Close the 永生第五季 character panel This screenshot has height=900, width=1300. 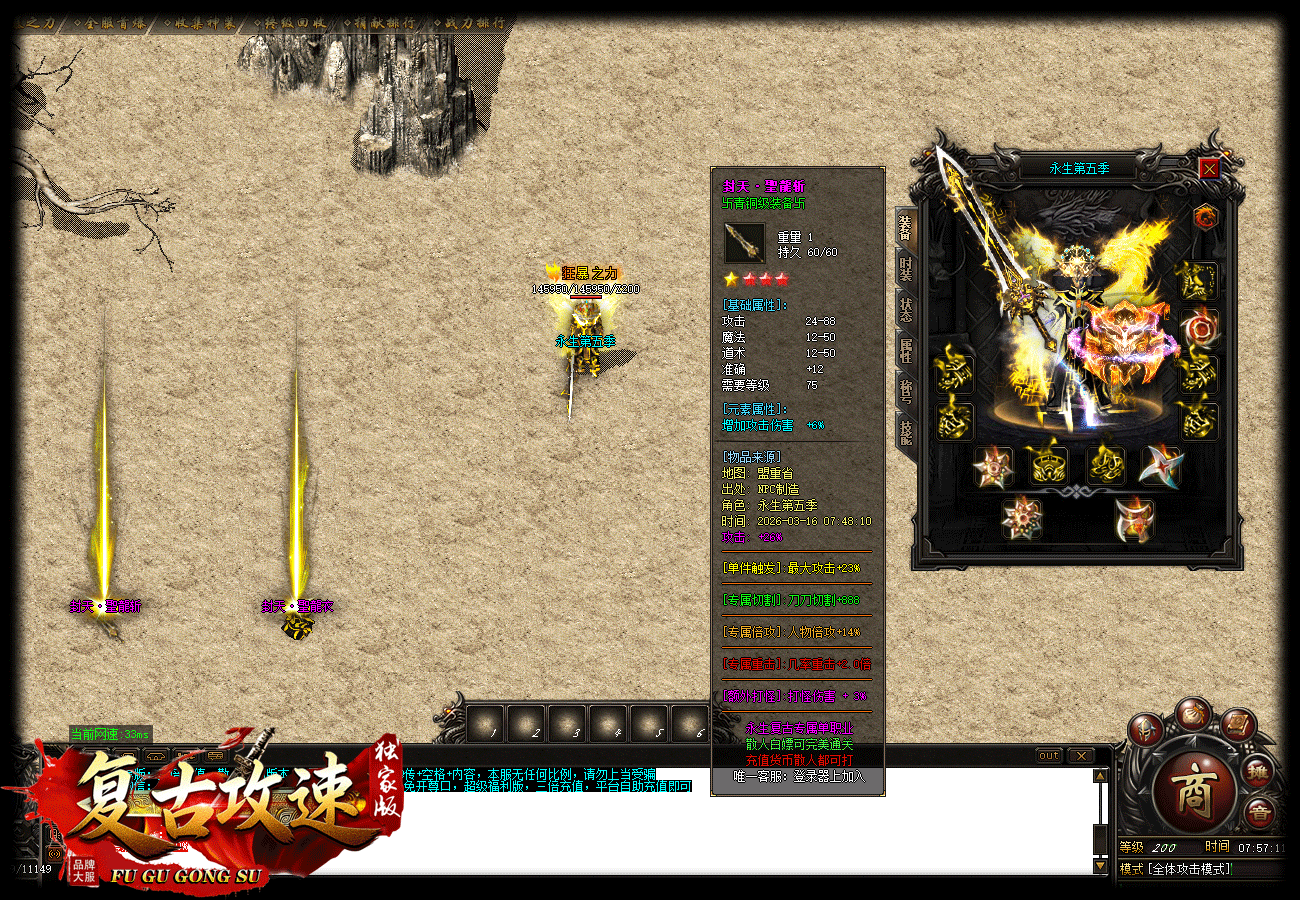1209,169
